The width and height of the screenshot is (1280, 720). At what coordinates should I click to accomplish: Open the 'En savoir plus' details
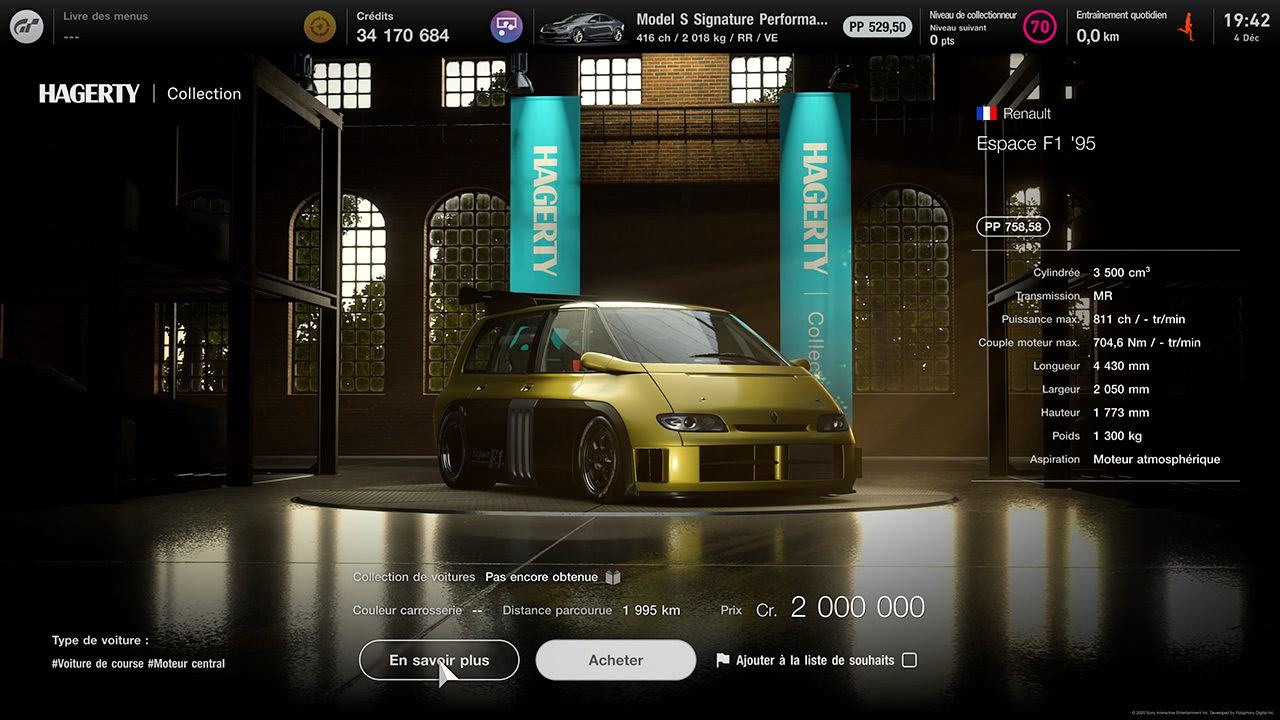[x=439, y=660]
